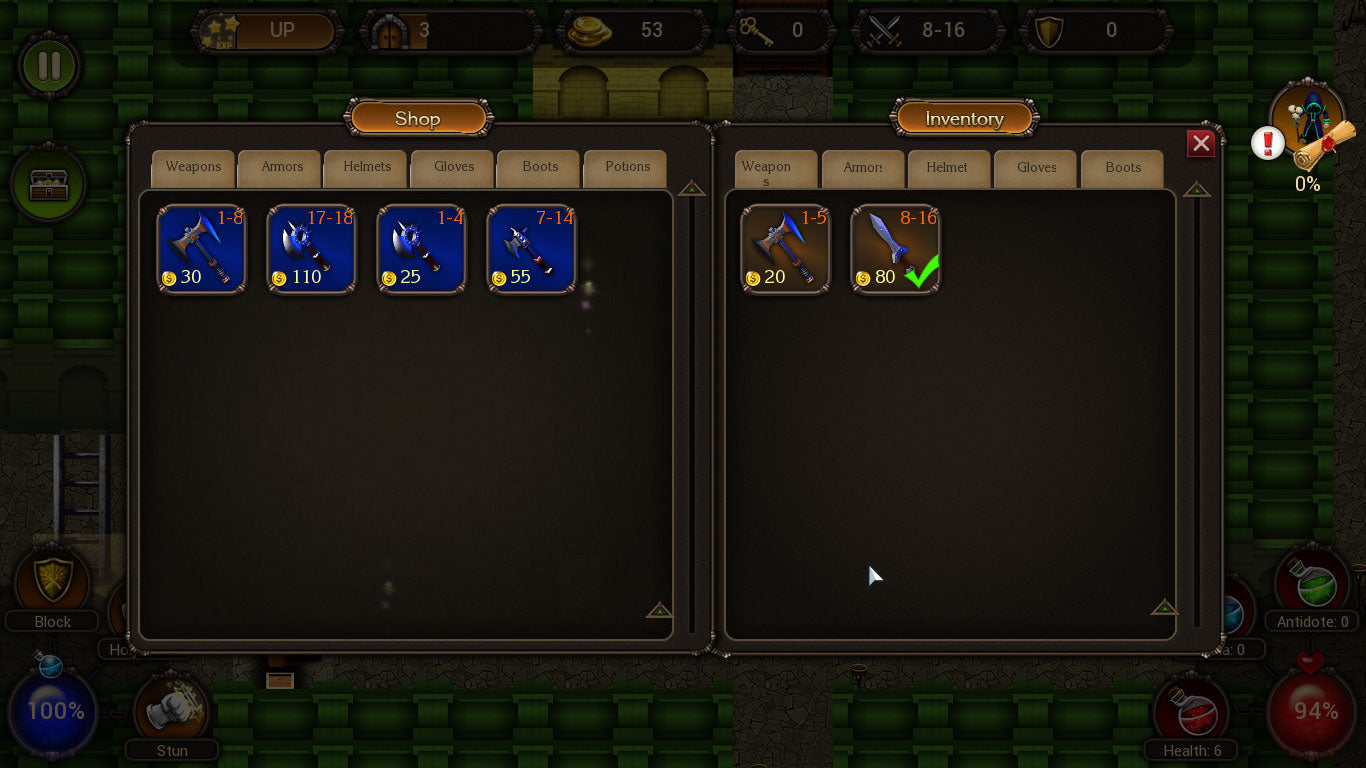The width and height of the screenshot is (1366, 768).
Task: Open the inventory Boots tab
Action: click(x=1123, y=169)
